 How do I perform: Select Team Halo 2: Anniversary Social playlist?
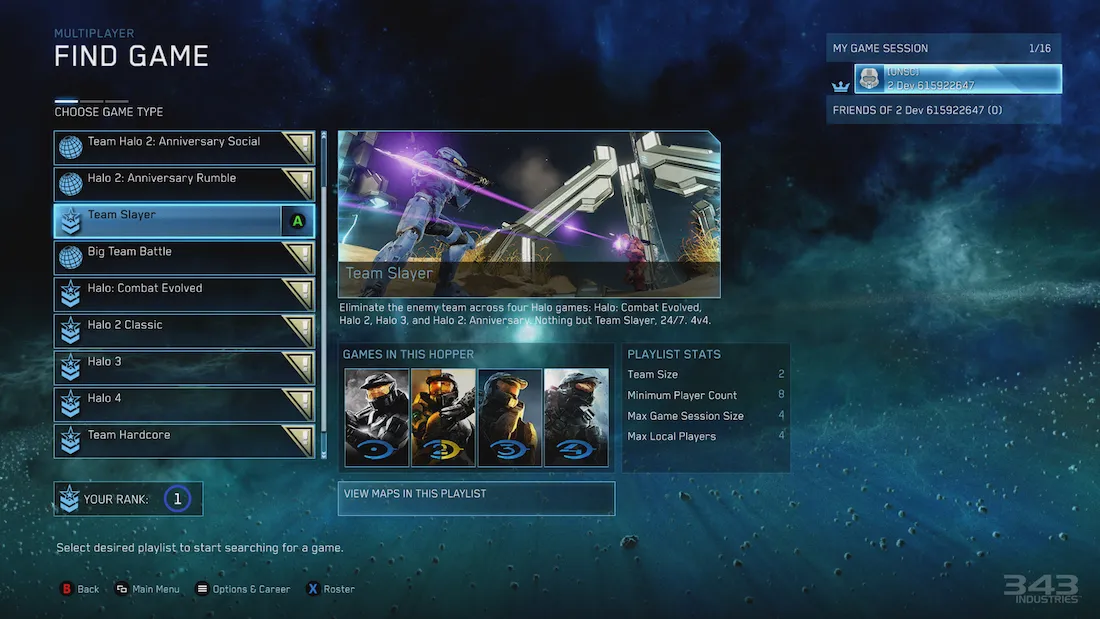[x=184, y=147]
